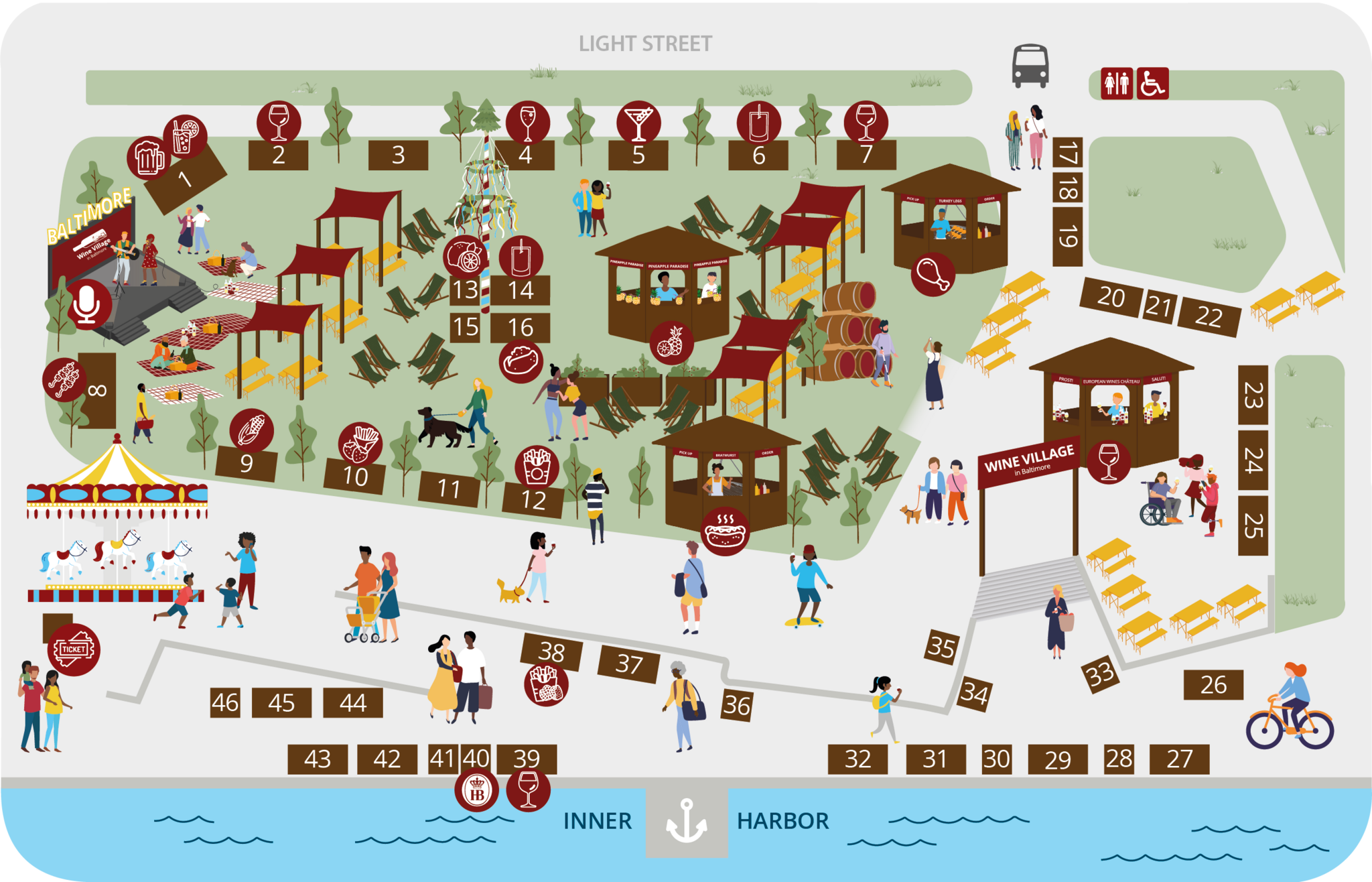Click the beer mug marker

149,158
